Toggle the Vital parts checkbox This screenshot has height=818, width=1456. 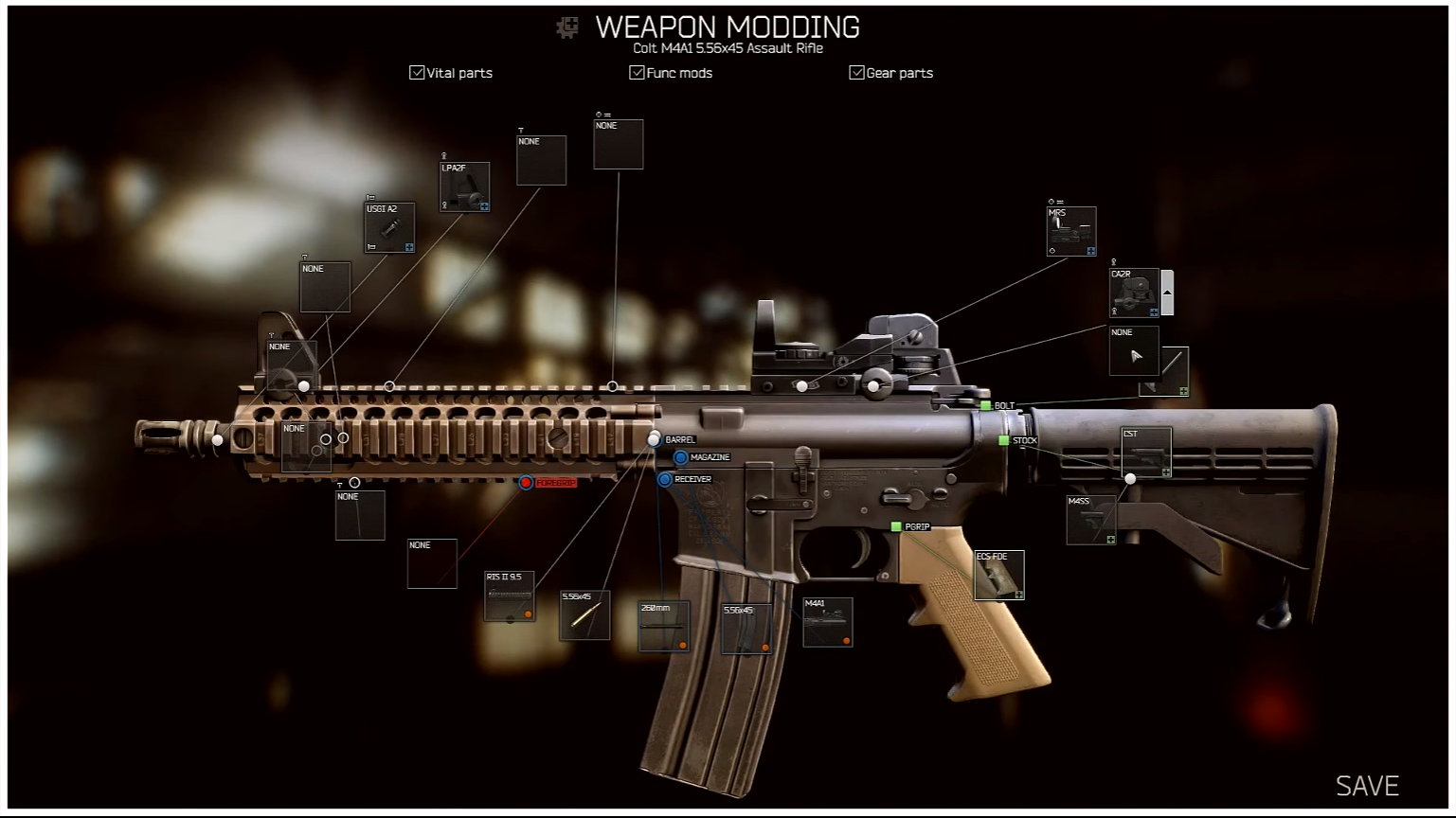(417, 72)
